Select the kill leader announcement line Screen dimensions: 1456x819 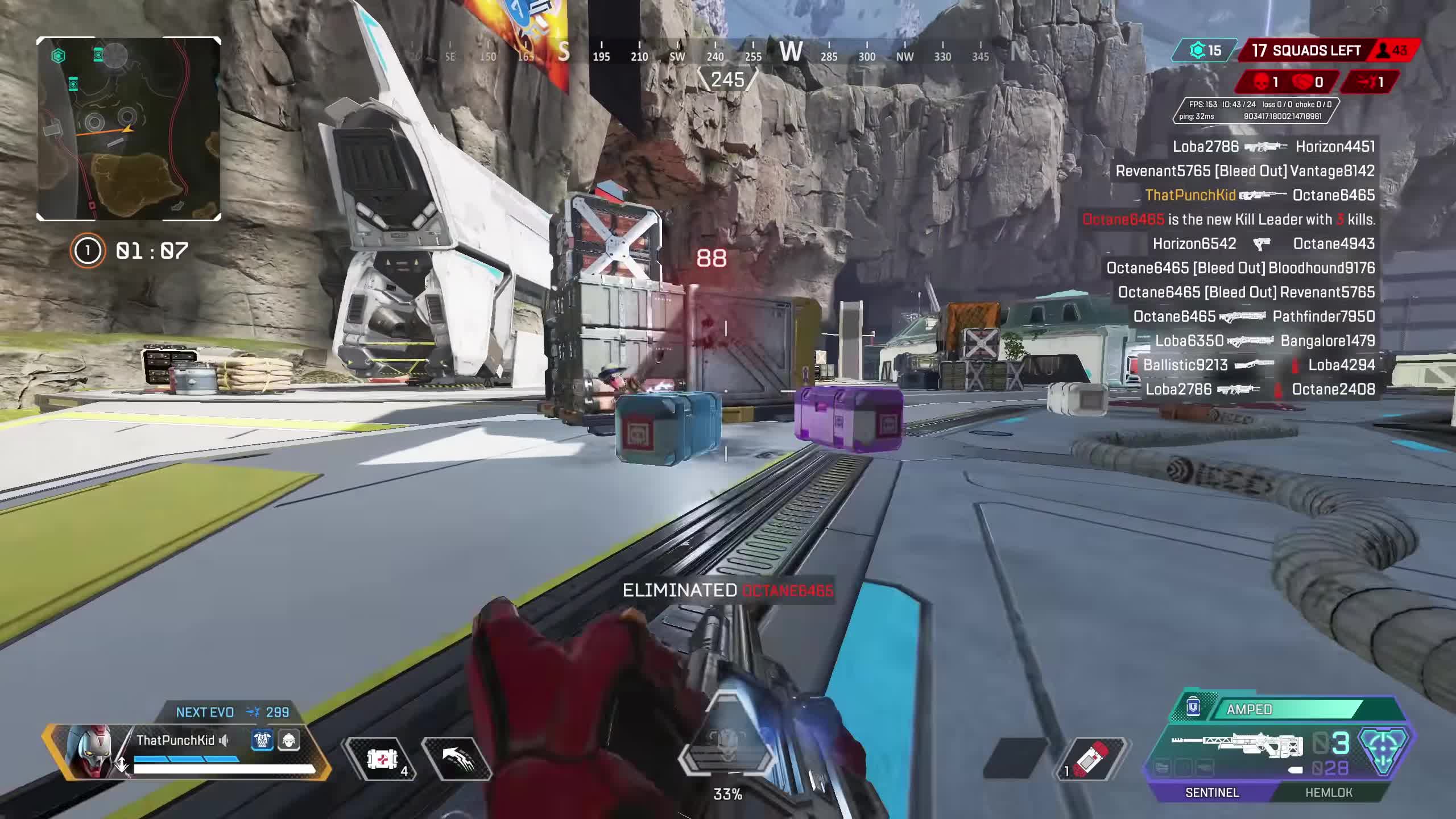click(1228, 220)
